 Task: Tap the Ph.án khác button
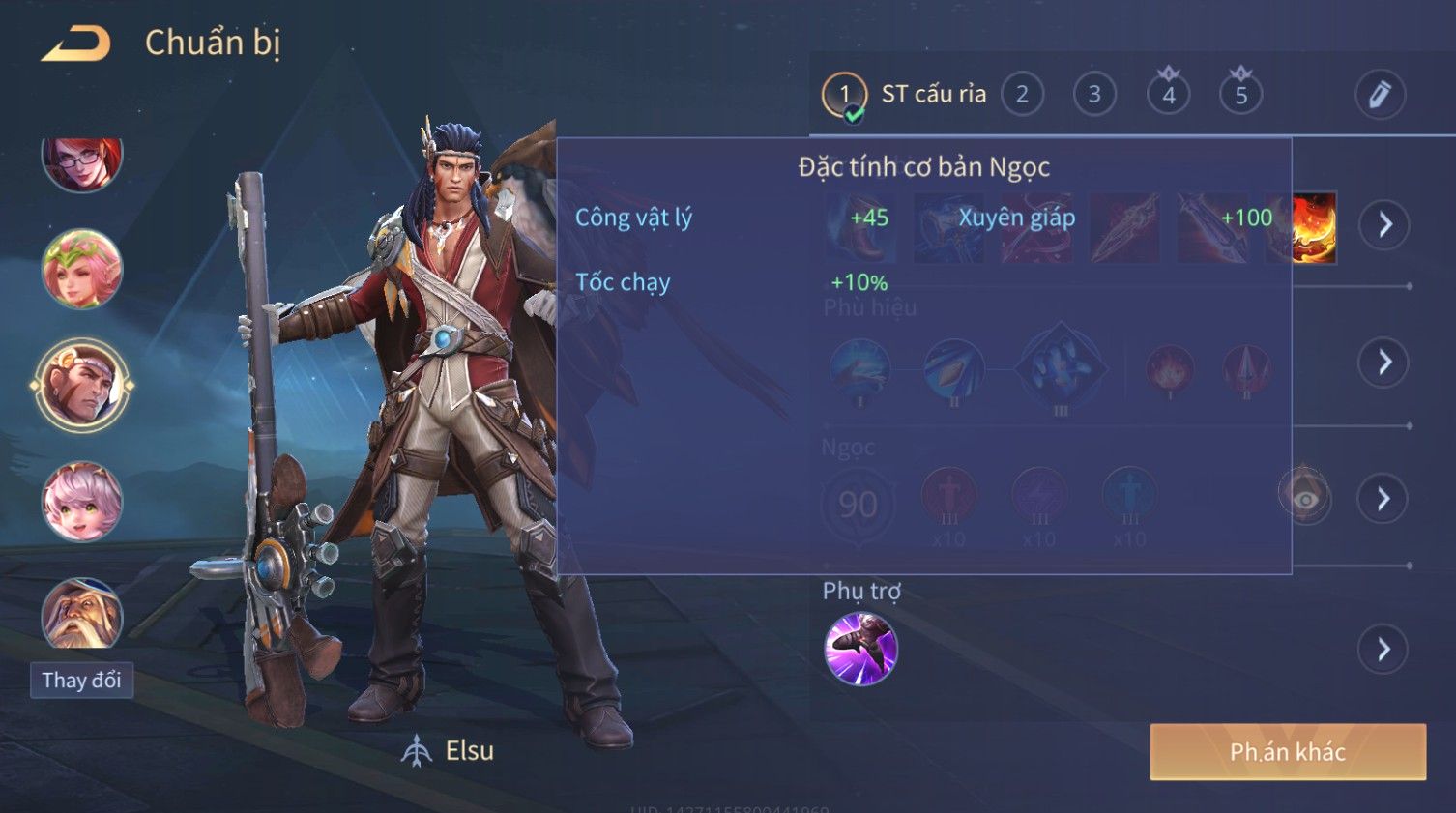coord(1287,752)
